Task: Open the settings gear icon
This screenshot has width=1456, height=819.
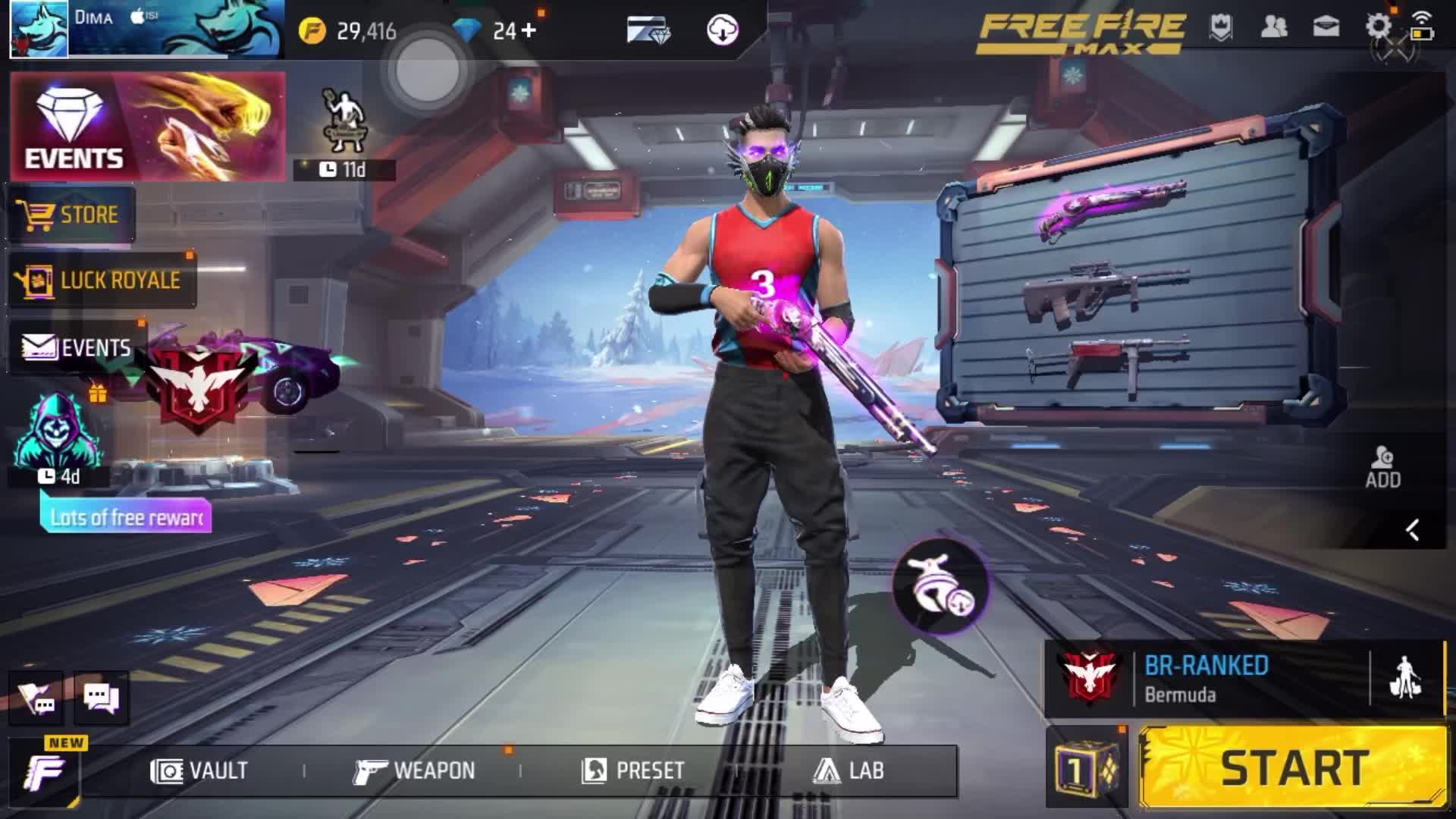Action: [x=1378, y=27]
